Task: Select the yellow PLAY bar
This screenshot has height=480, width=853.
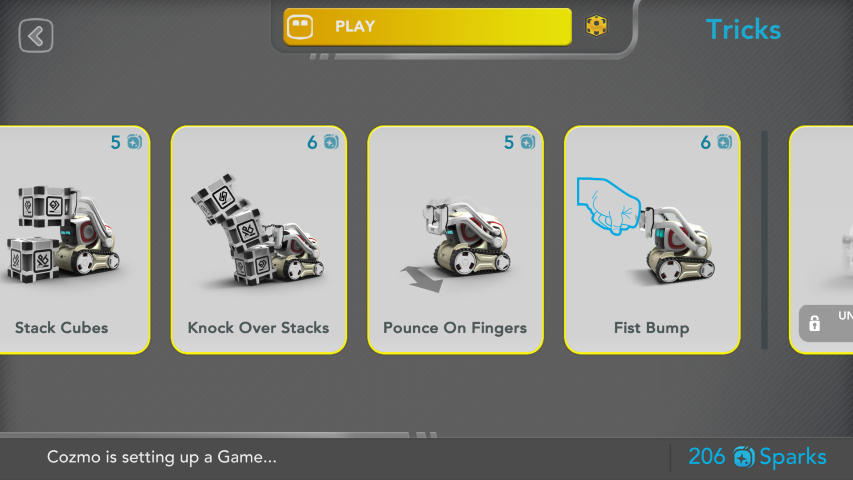Action: click(x=427, y=27)
